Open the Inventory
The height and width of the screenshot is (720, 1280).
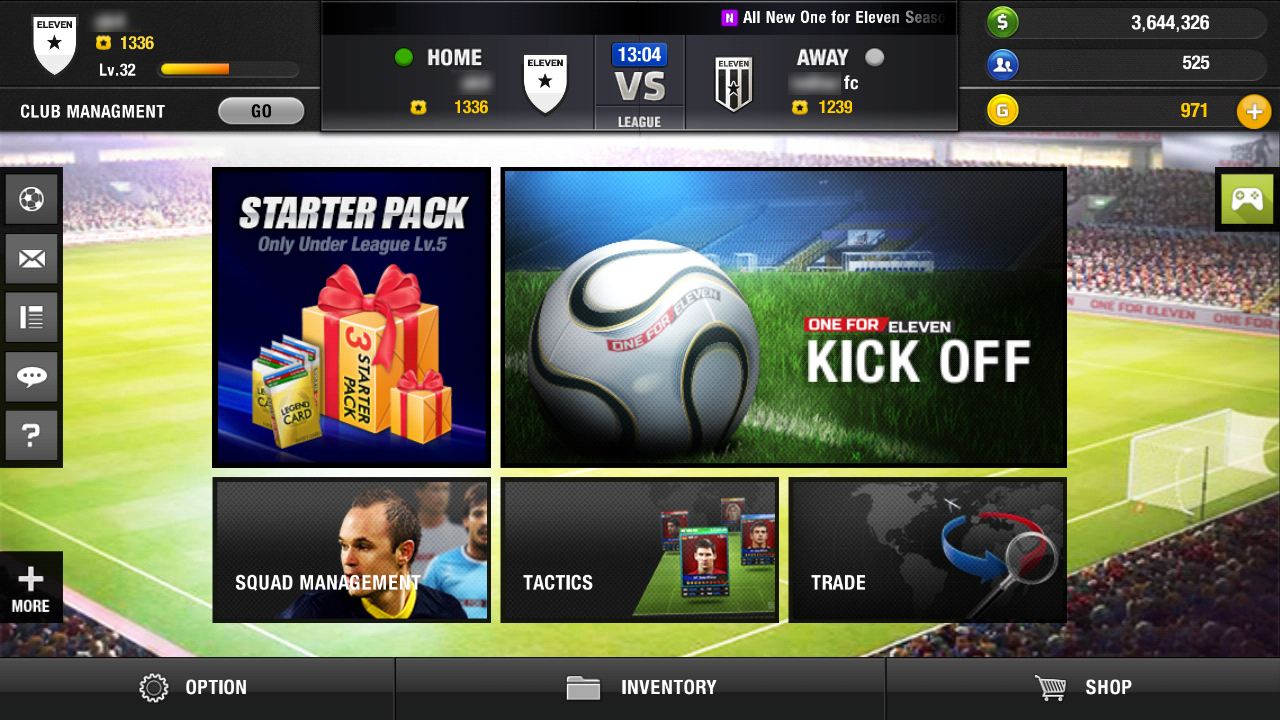[640, 688]
